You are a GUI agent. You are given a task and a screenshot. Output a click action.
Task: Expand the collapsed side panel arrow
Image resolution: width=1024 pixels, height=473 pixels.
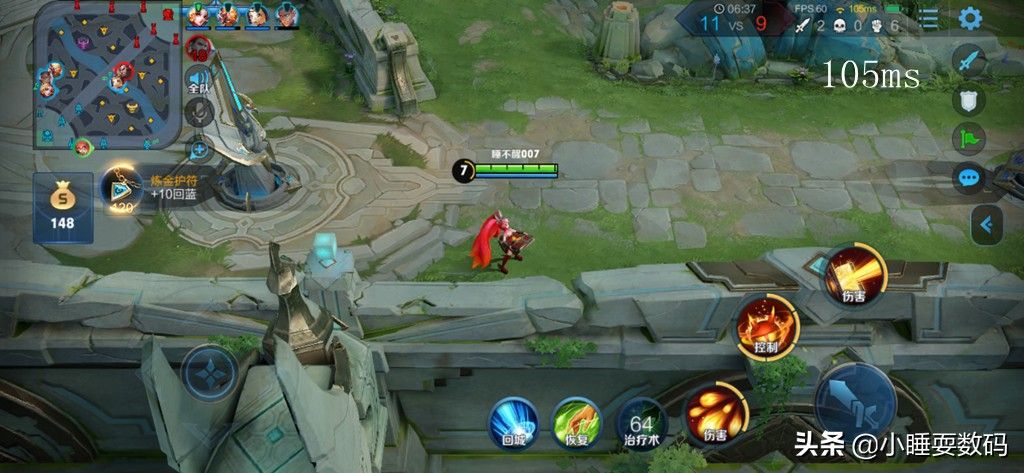(988, 225)
